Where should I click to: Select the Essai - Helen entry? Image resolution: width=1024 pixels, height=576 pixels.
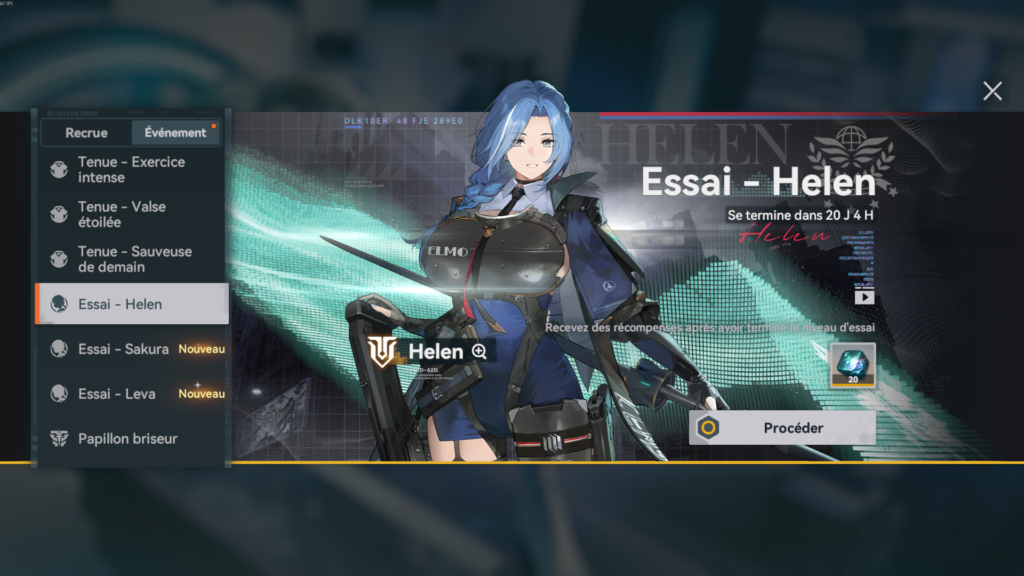pos(131,304)
